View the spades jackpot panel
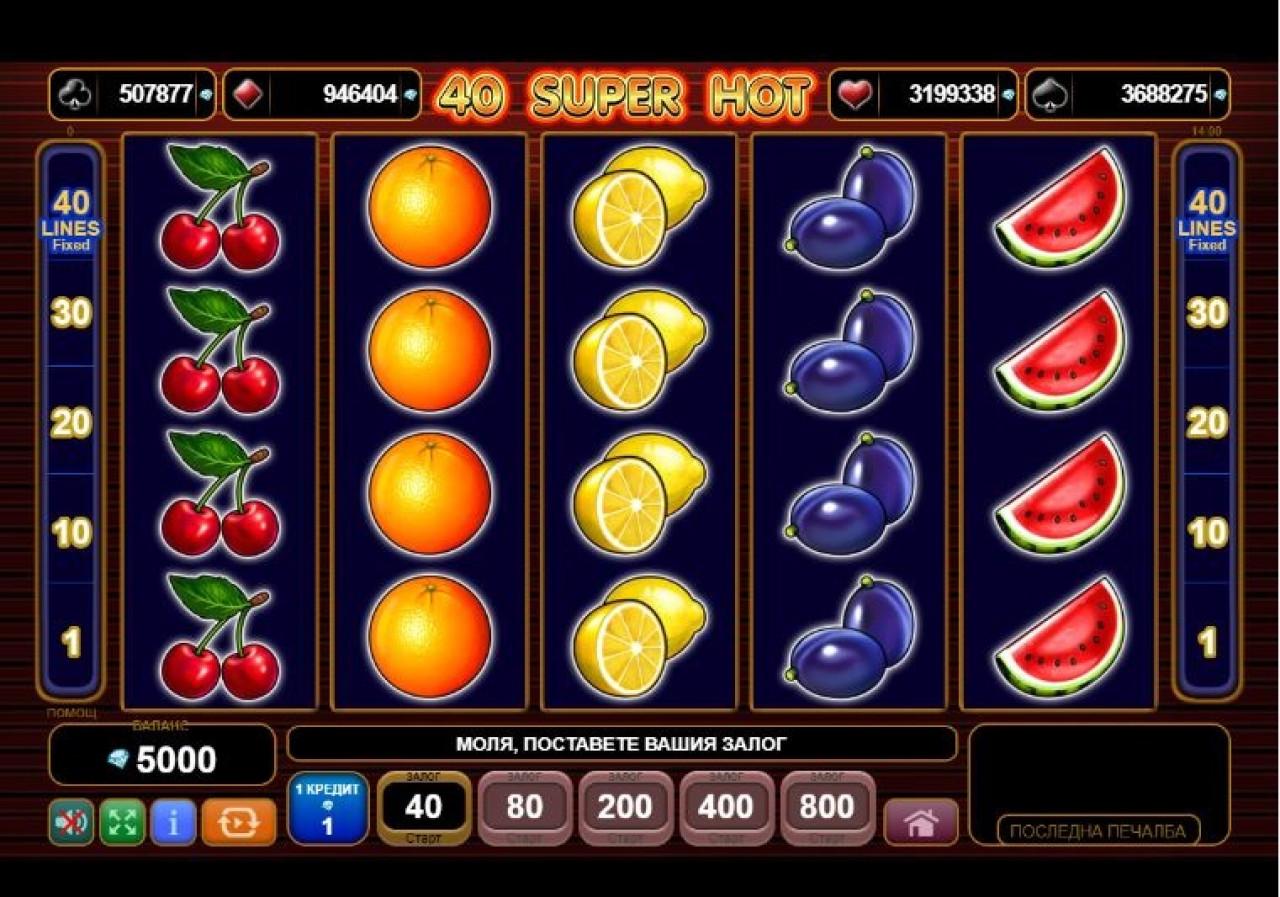 pyautogui.click(x=1128, y=95)
